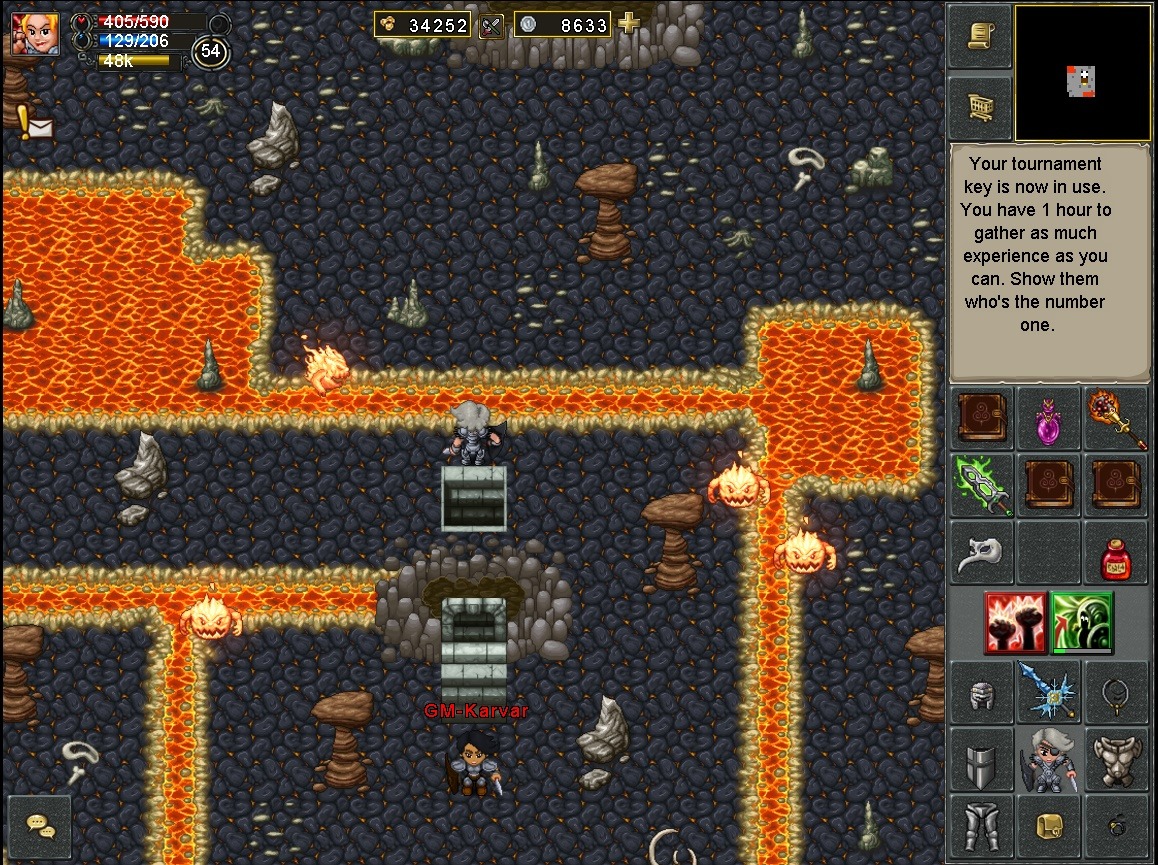This screenshot has width=1158, height=865.
Task: Click the crossed swords icon near gold
Action: click(490, 25)
